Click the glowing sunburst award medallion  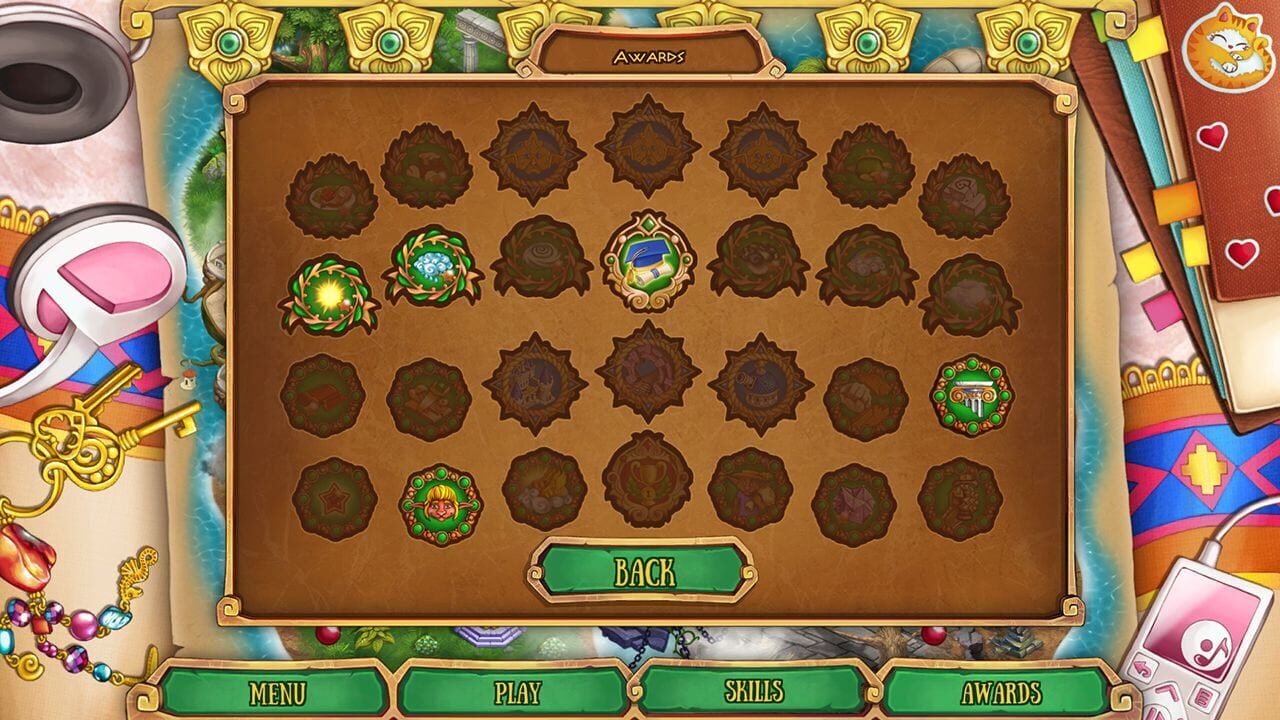coord(330,290)
